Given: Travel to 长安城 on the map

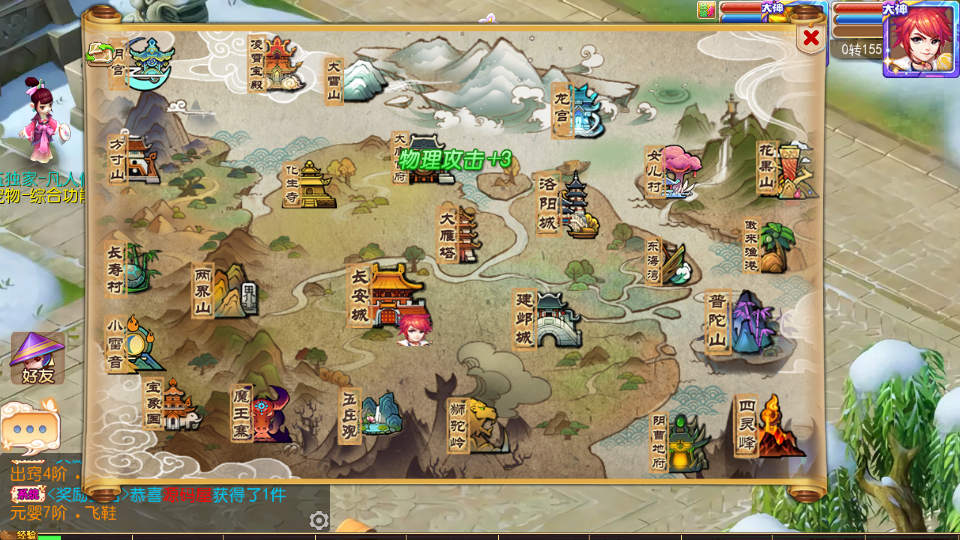Looking at the screenshot, I should [390, 295].
